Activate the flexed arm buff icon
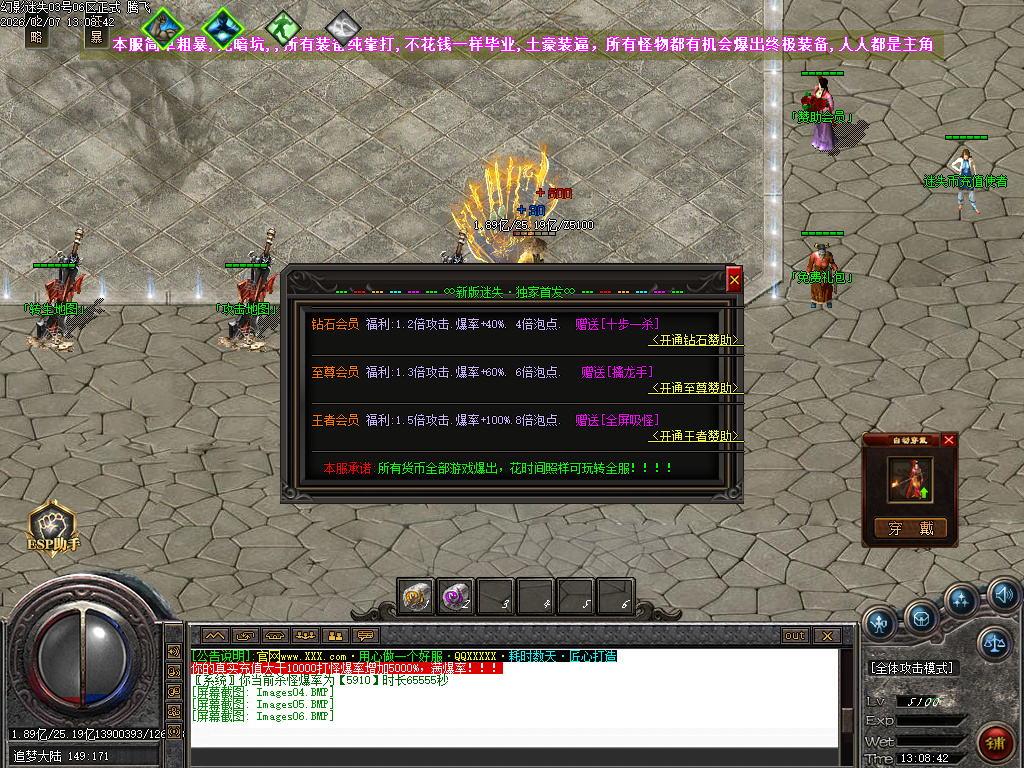 [163, 28]
